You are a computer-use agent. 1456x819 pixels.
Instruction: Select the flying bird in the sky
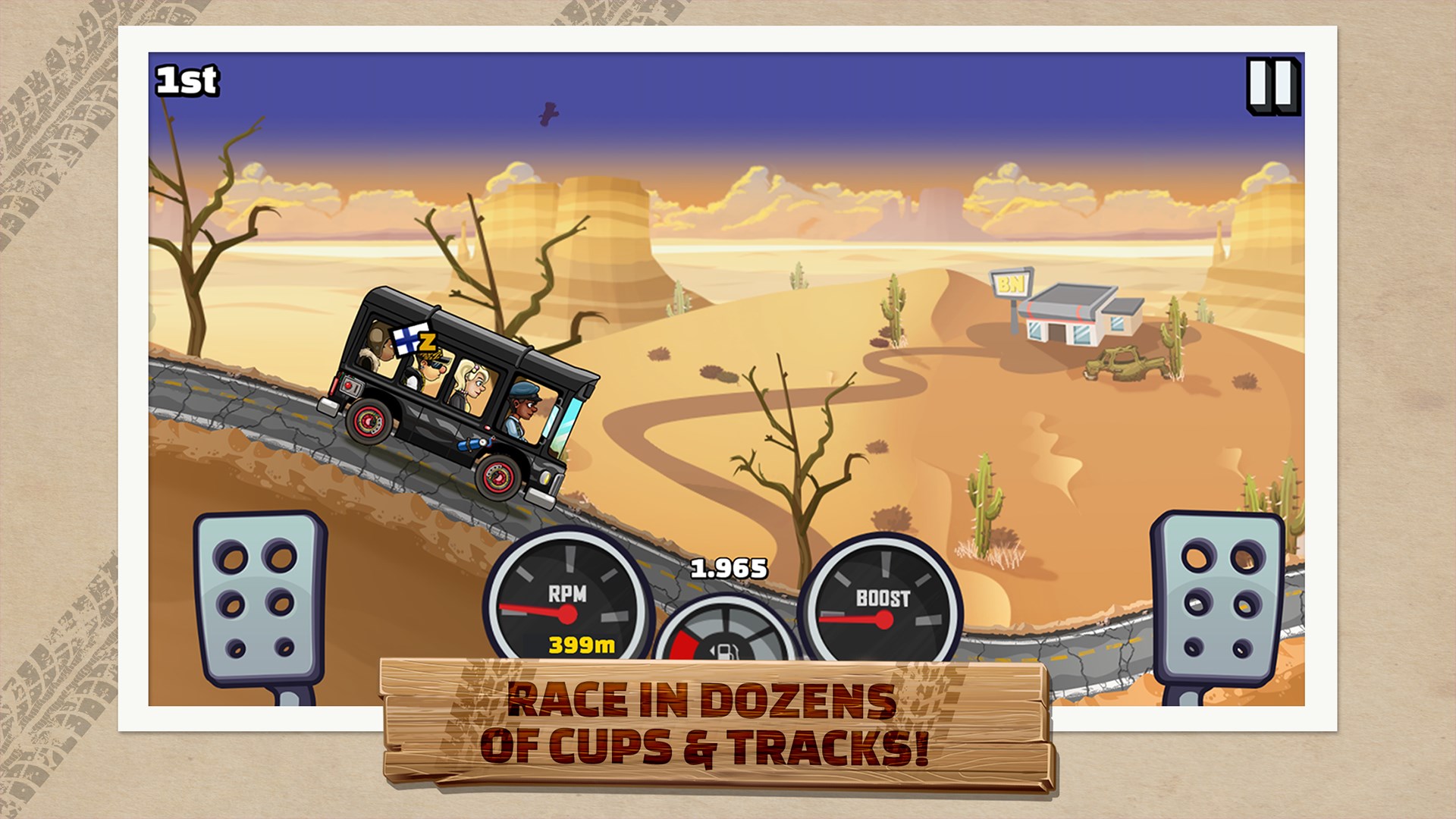548,112
